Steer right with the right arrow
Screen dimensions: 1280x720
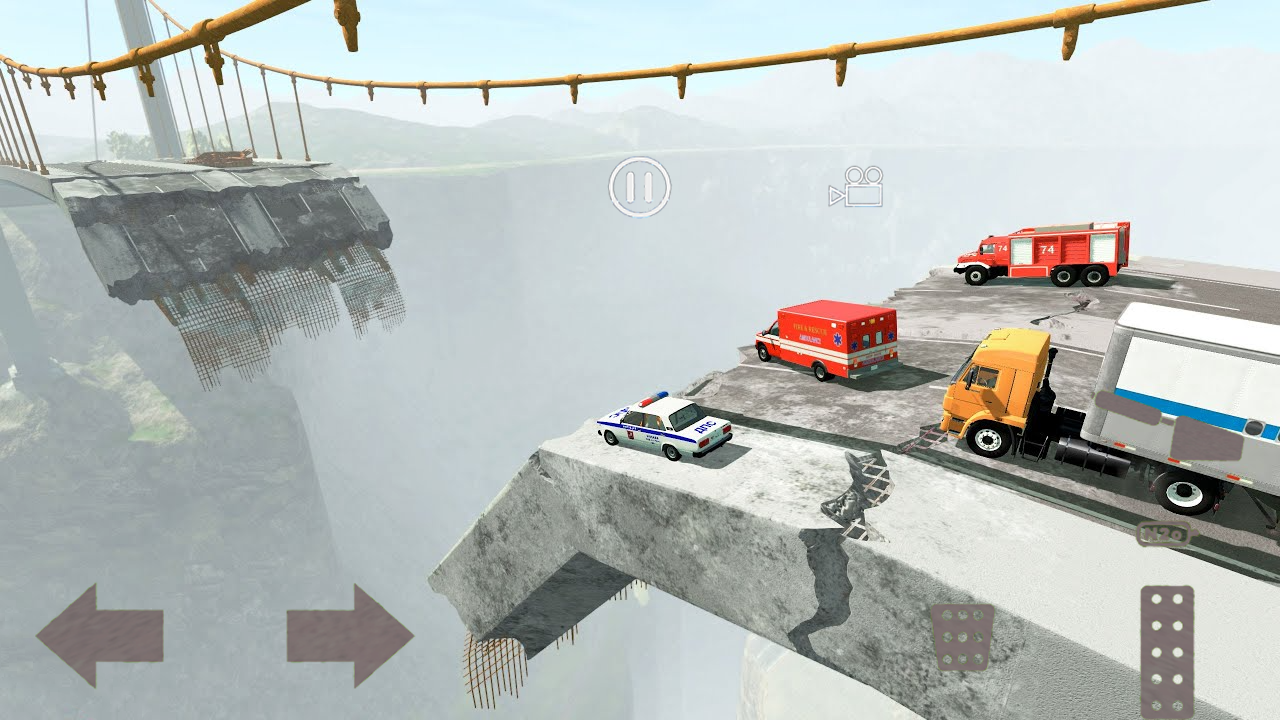point(350,636)
